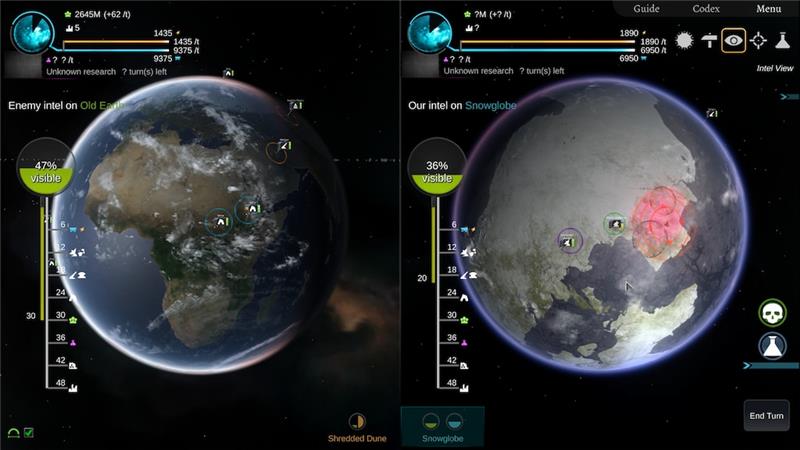Open the flask research view in toolbar
The width and height of the screenshot is (800, 450).
coord(783,40)
